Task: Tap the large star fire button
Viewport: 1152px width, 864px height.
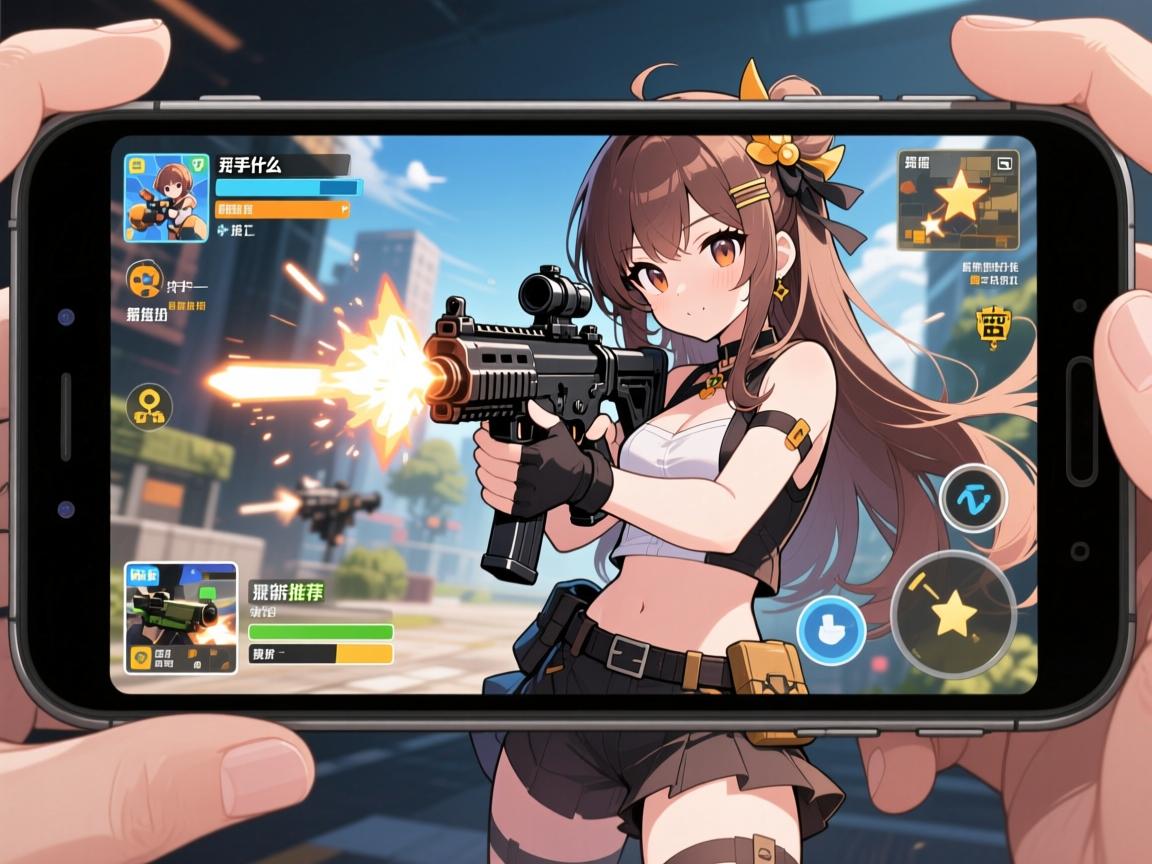Action: coord(953,614)
